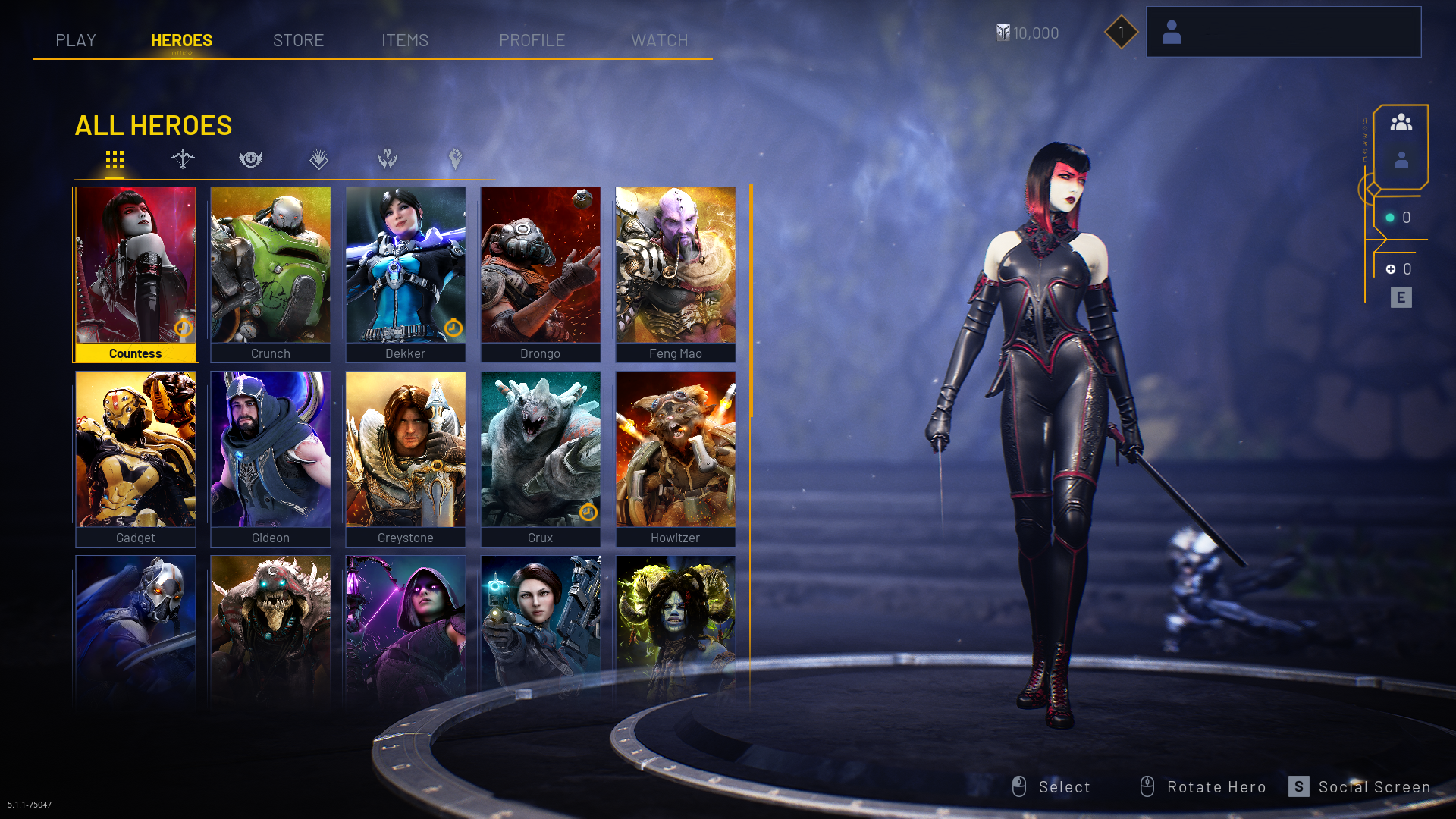Screen dimensions: 1456x819
Task: Choose the Crunch hero card
Action: coord(271,274)
